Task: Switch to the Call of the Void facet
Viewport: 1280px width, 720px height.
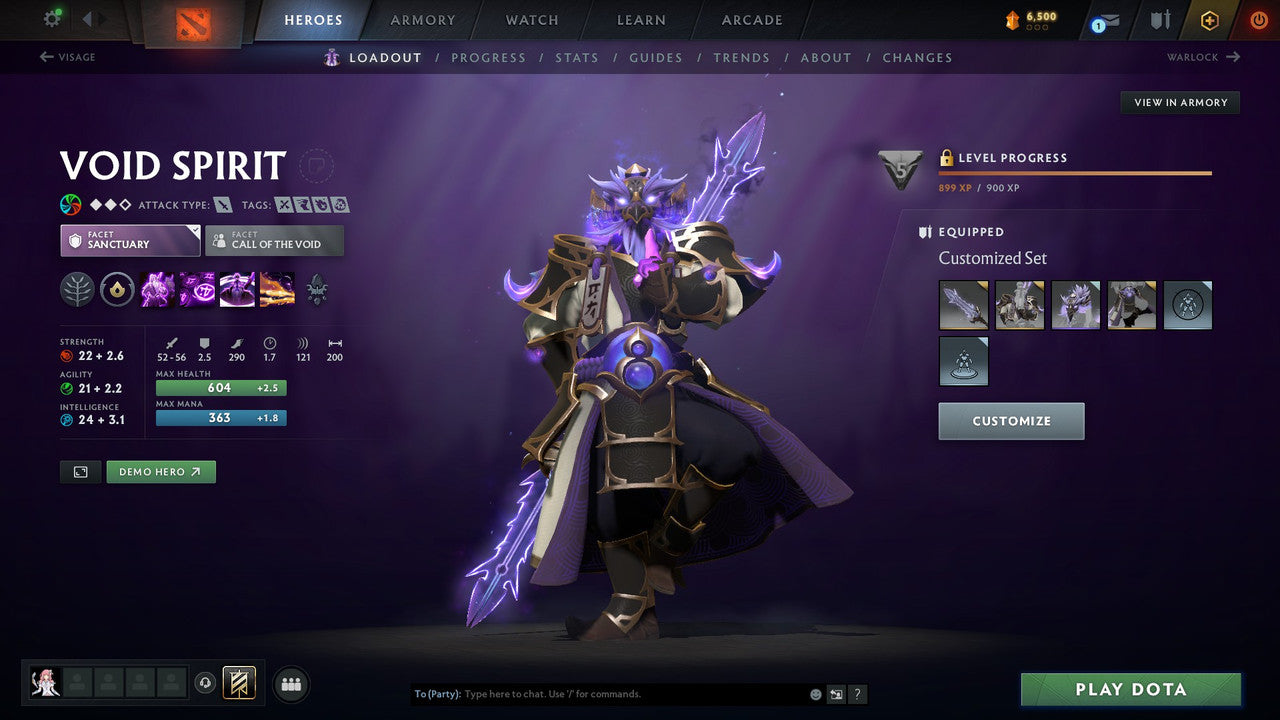Action: click(274, 240)
